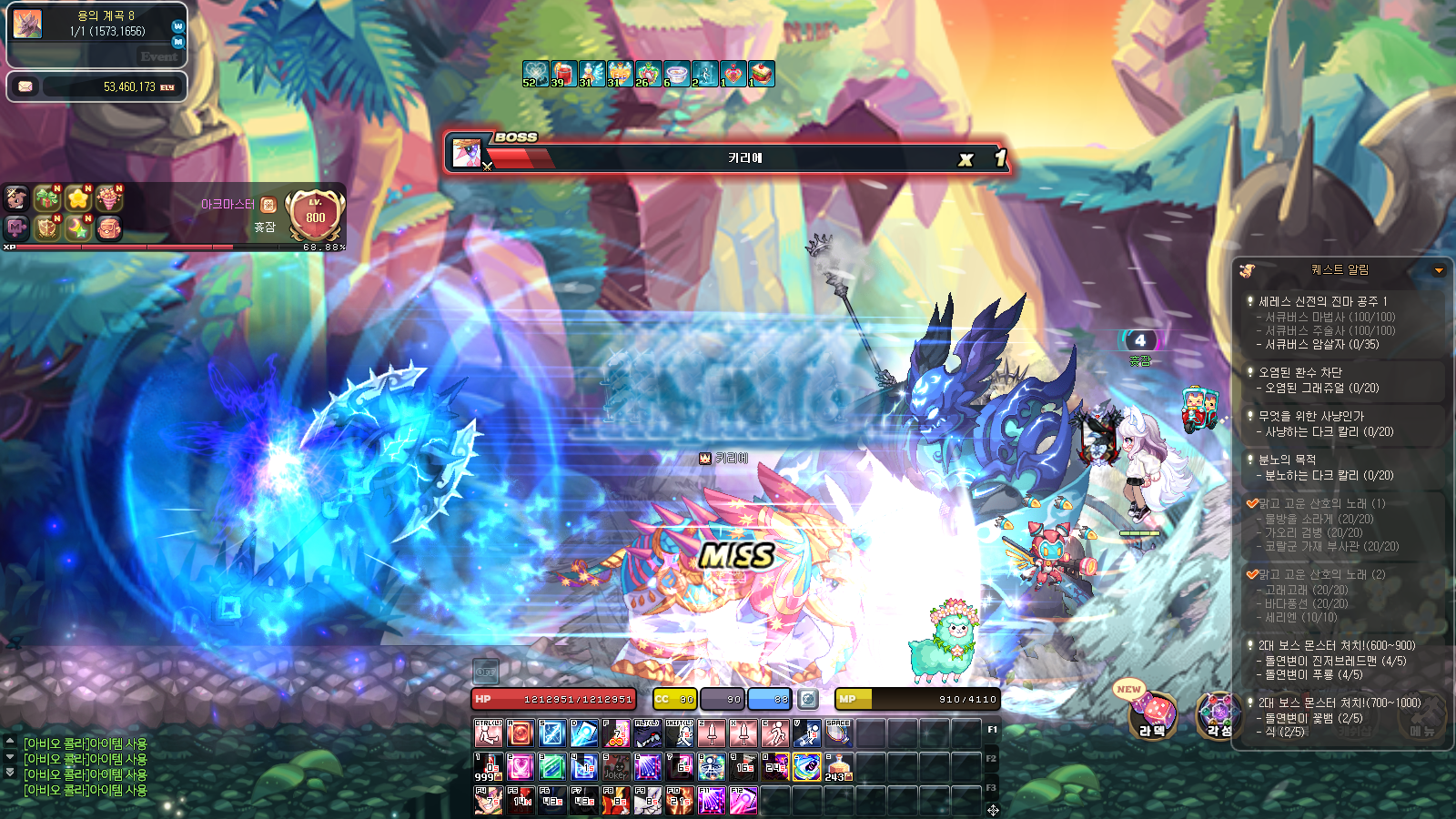Toggle the OFF button above HP bar

point(486,672)
